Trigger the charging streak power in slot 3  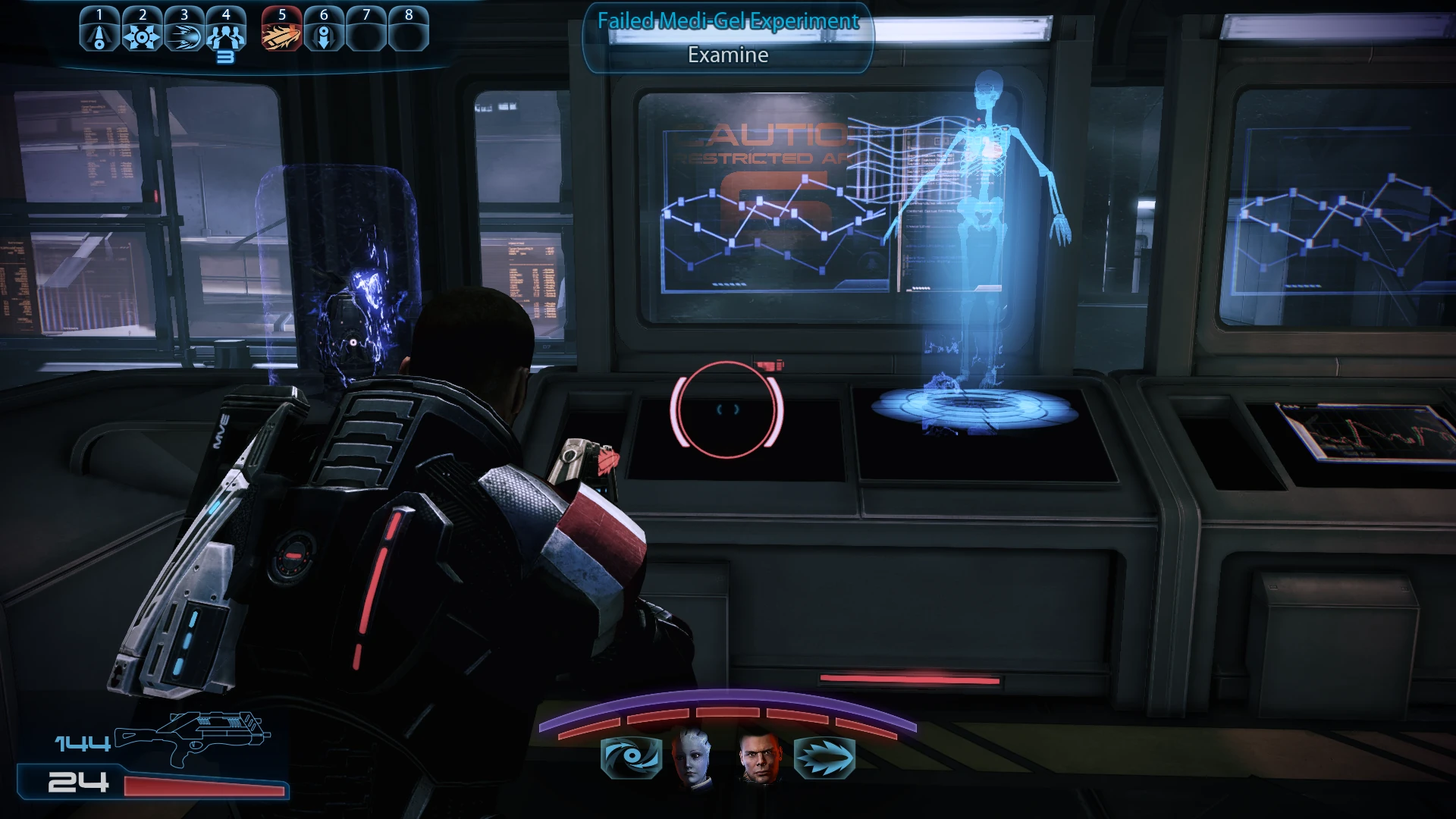coord(184,35)
